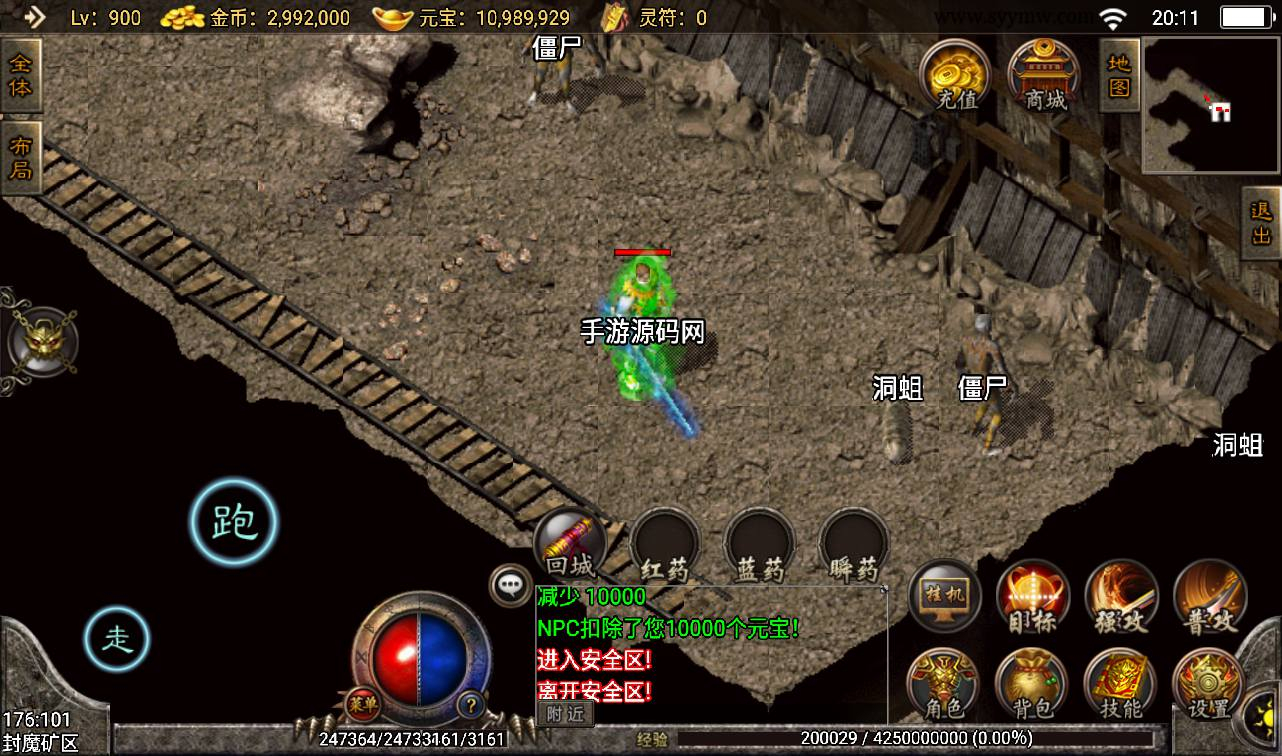Toggle the 跑 run button
1282x756 pixels.
[234, 521]
